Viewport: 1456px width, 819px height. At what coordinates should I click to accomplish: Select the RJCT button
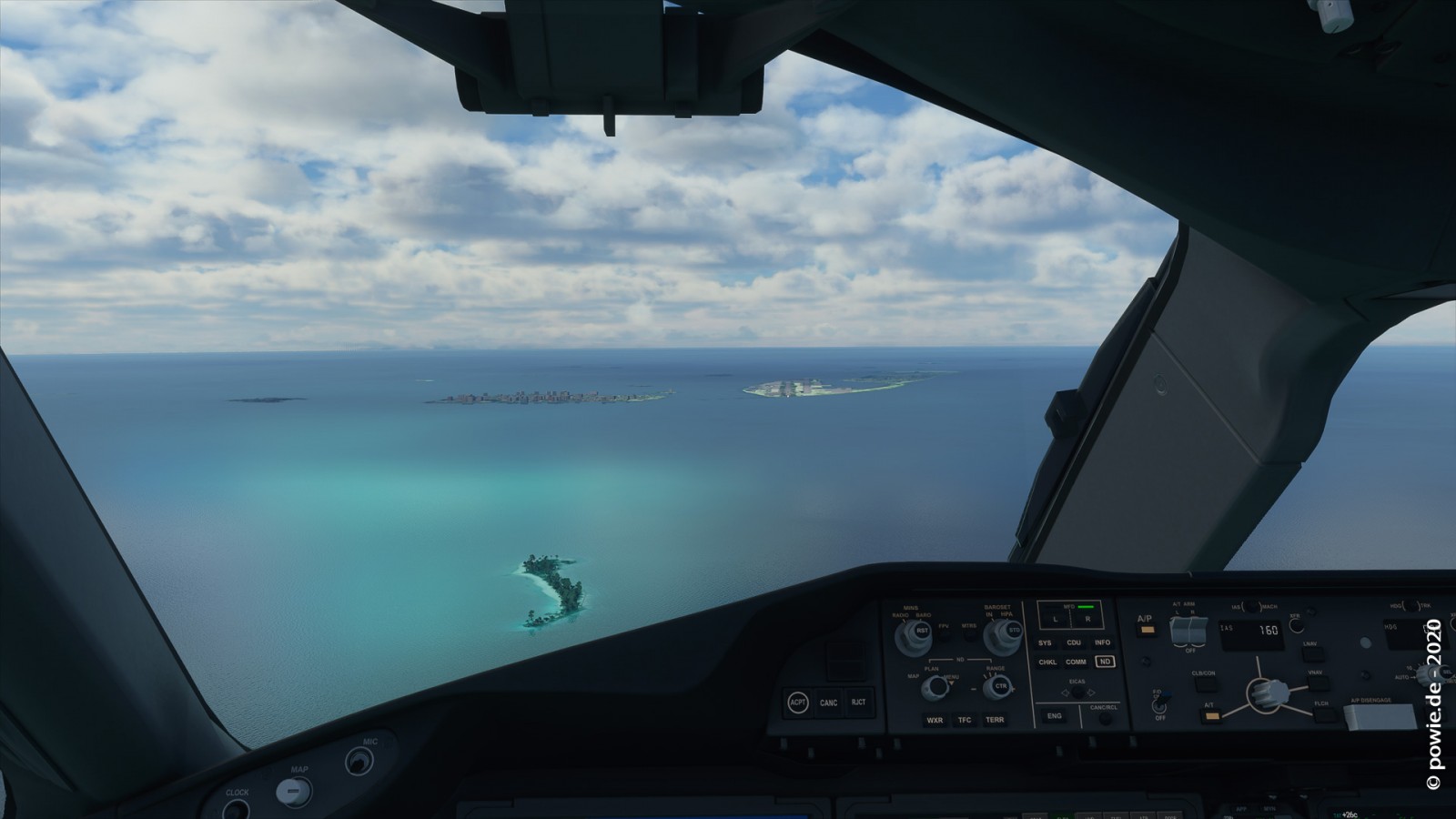(858, 702)
